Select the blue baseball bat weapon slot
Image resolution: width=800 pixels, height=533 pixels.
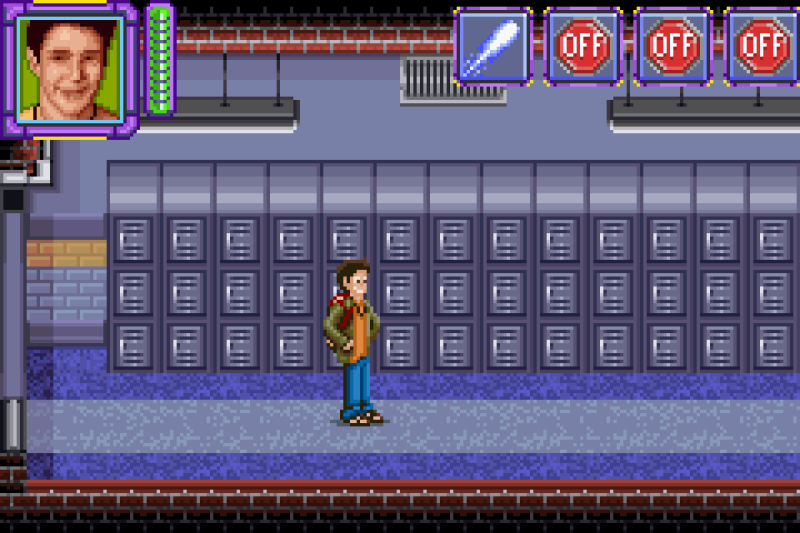pyautogui.click(x=492, y=46)
